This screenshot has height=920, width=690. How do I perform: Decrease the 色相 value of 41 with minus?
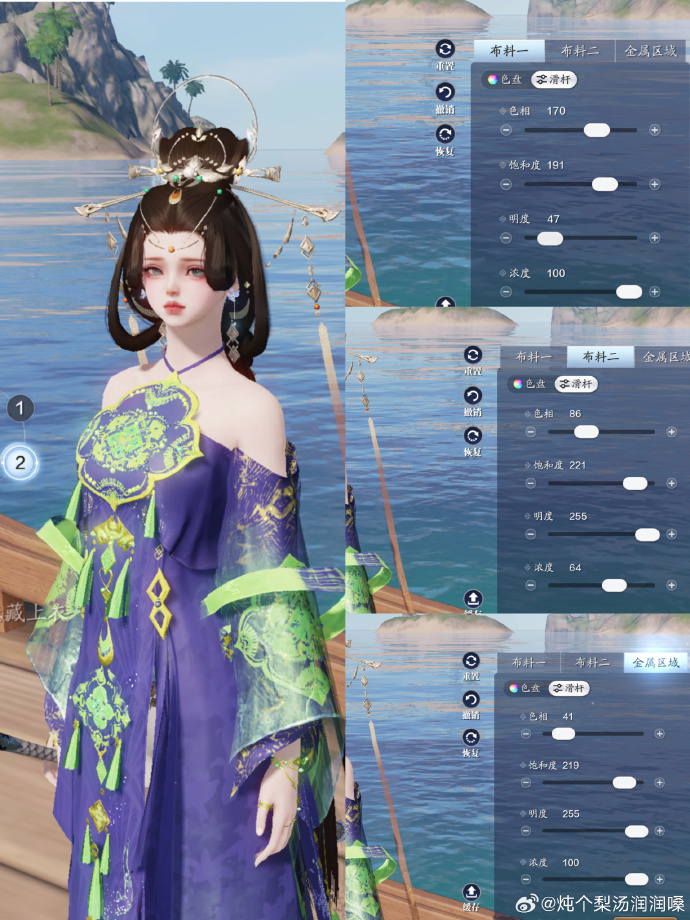click(x=526, y=733)
